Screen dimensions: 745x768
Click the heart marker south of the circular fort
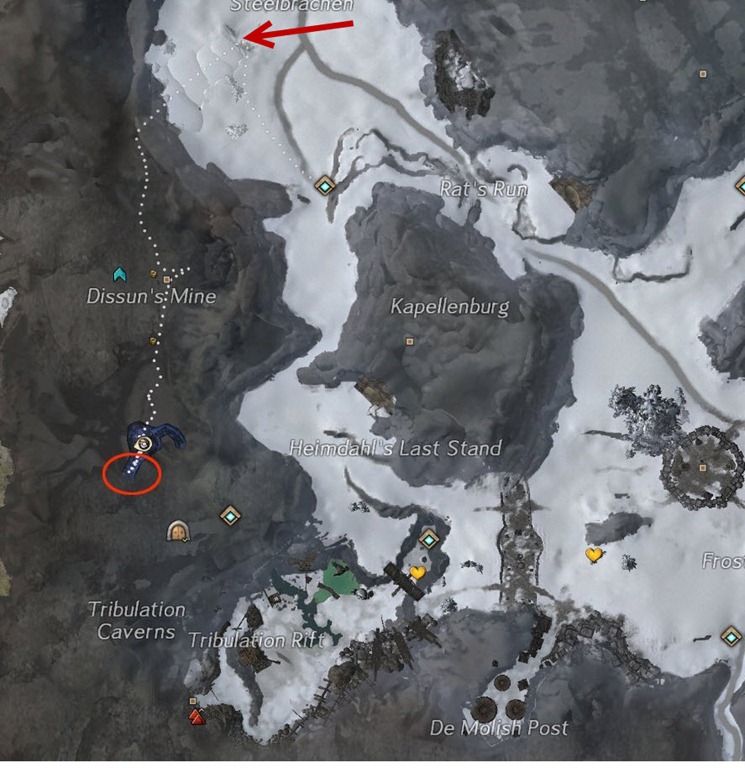point(593,554)
